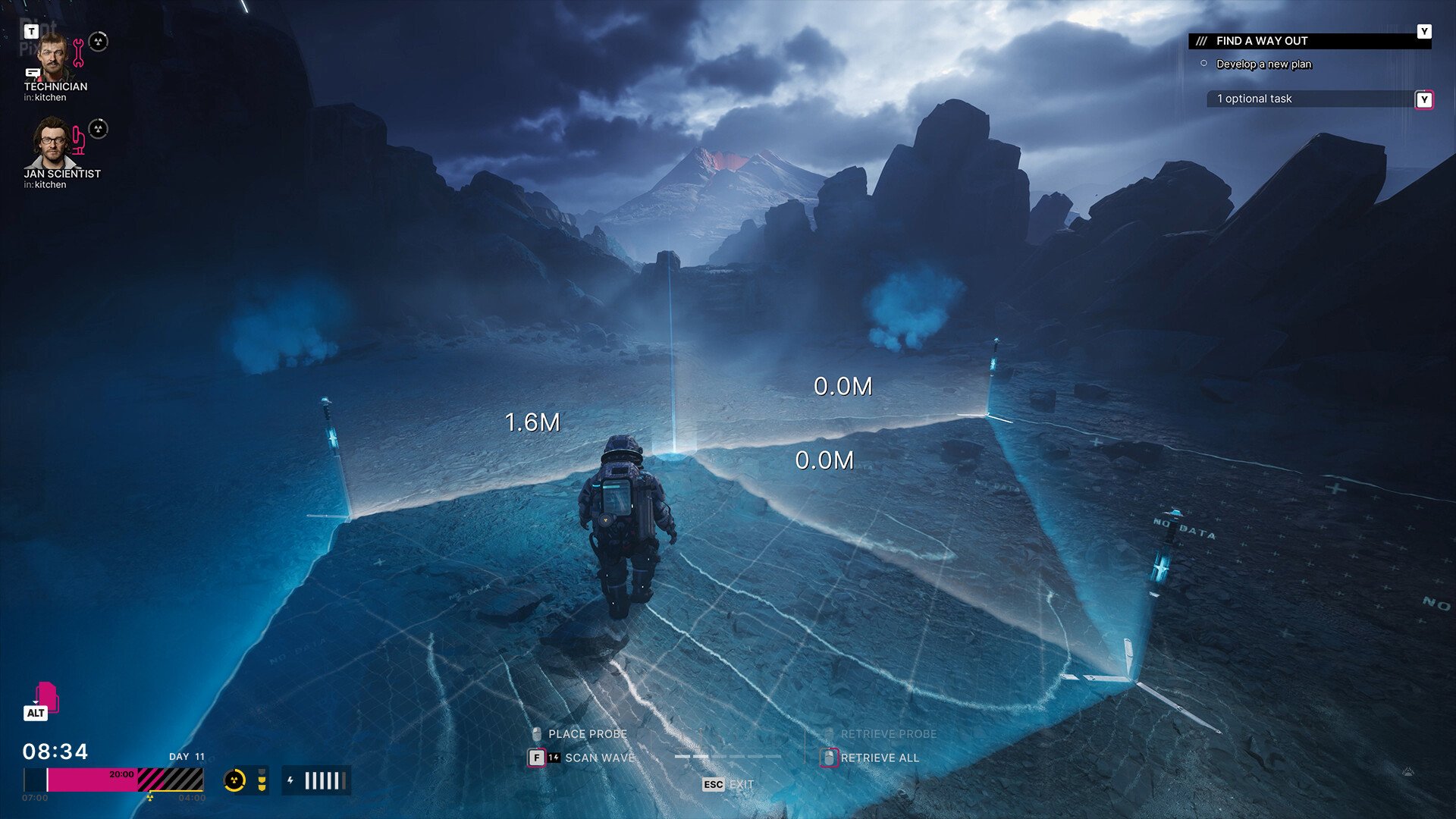Choose the Place Probe action
Viewport: 1456px width, 819px height.
586,734
